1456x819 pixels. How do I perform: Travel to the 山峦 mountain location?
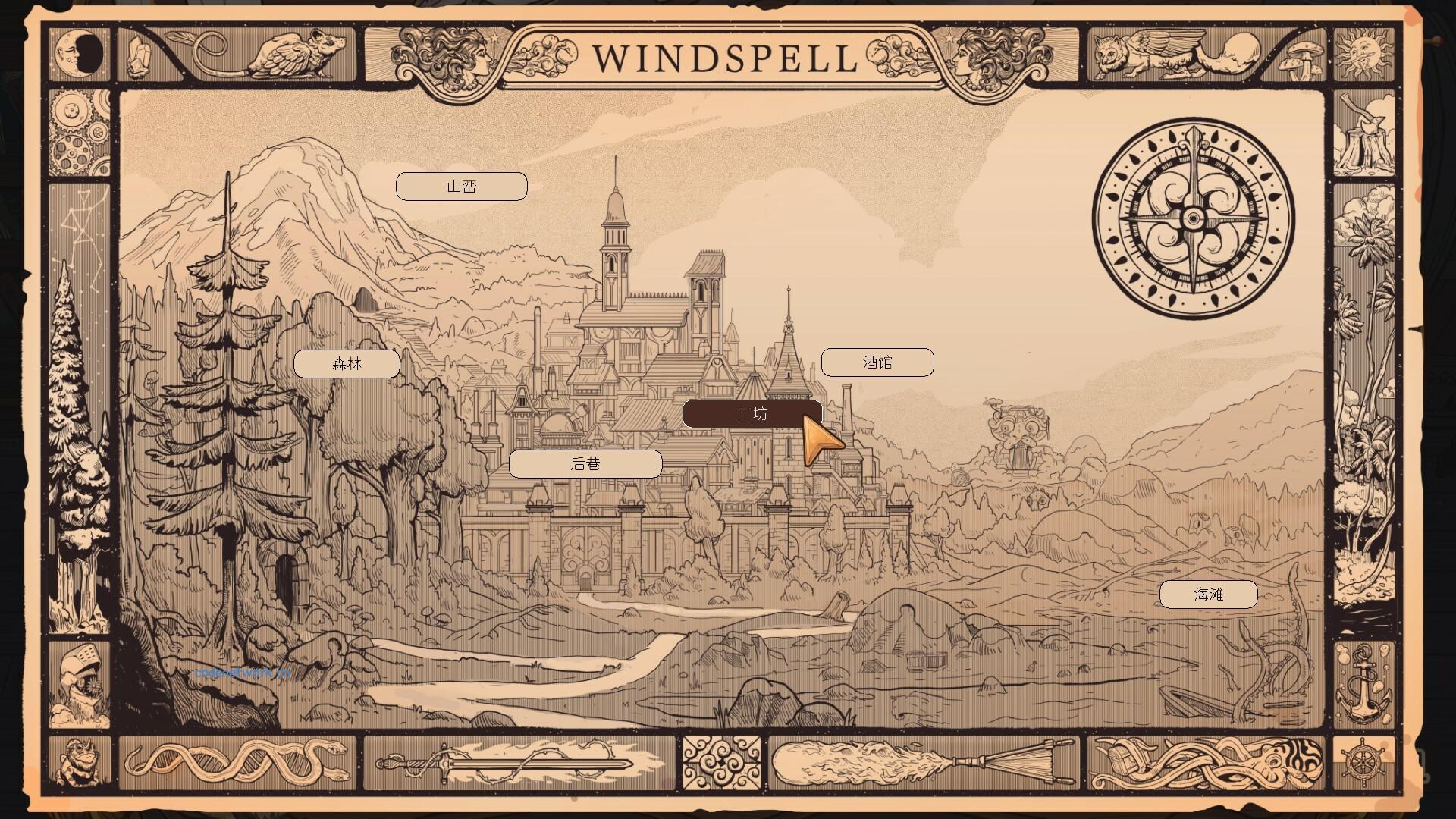click(x=460, y=186)
